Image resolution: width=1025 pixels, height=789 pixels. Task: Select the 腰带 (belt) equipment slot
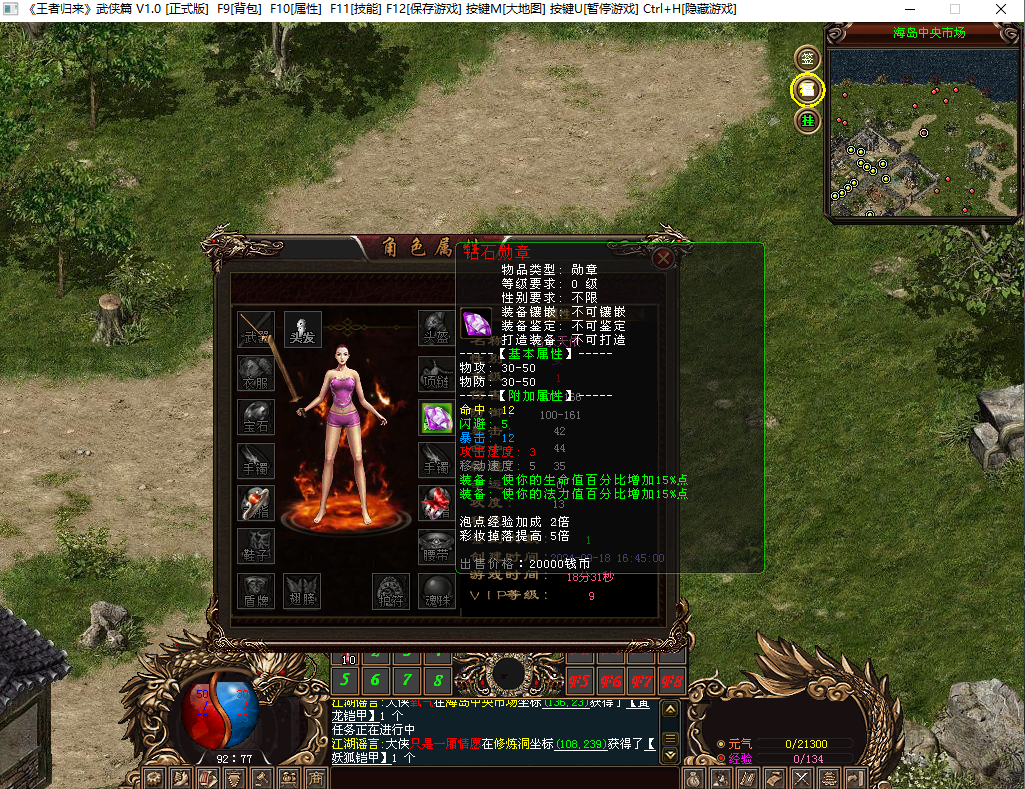tap(437, 546)
